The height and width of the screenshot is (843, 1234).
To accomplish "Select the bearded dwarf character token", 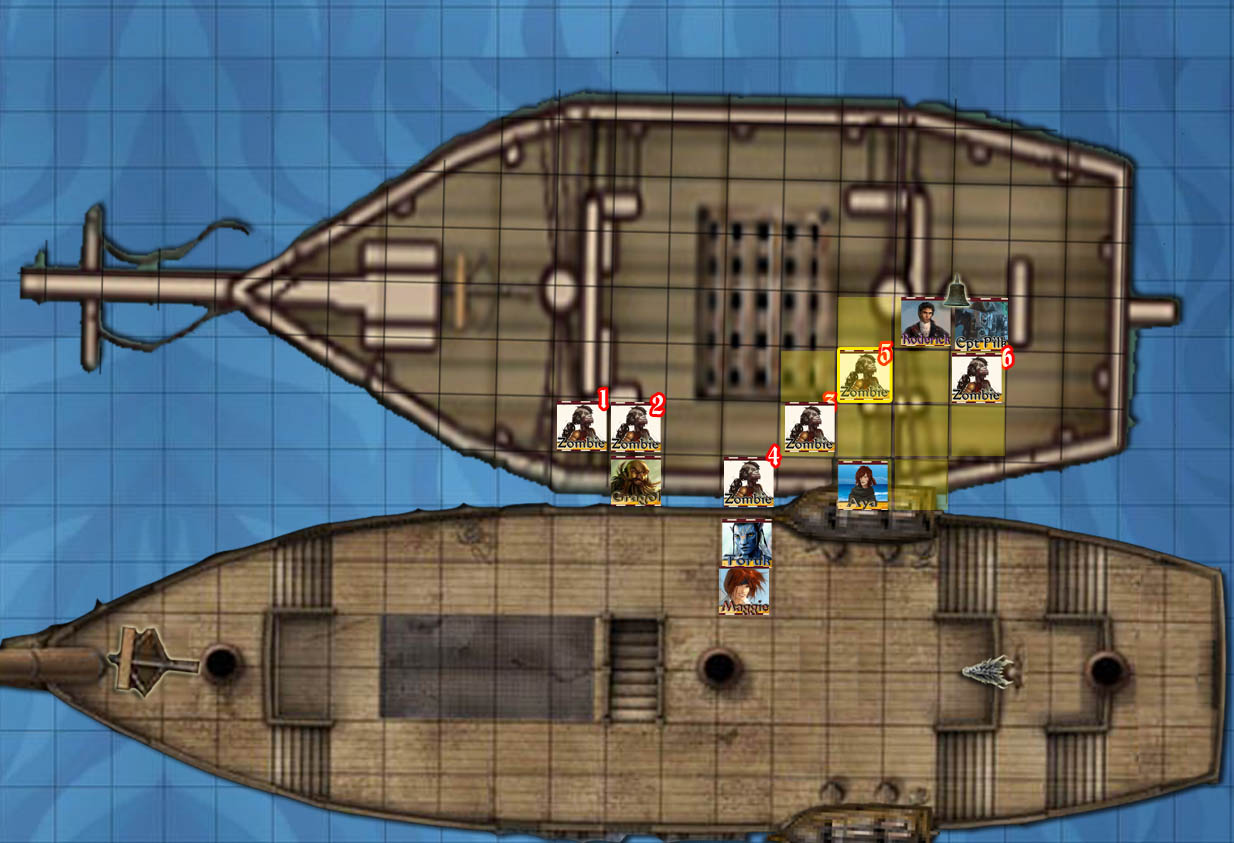I will click(636, 481).
